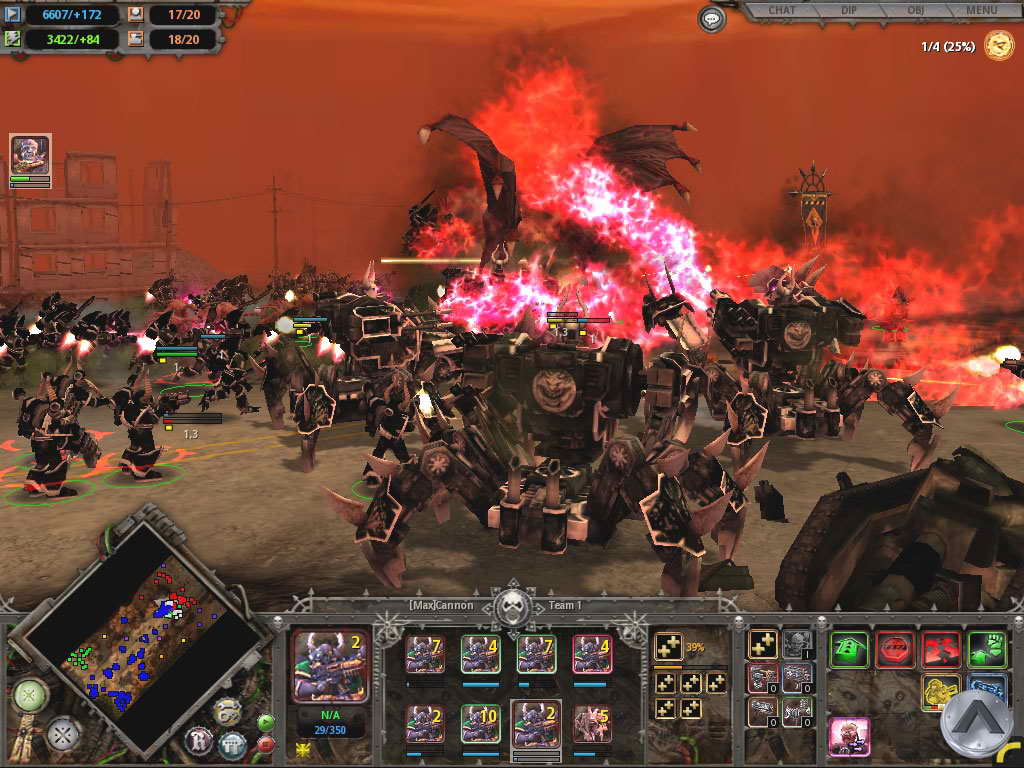Activate the green move command icon
This screenshot has height=768, width=1024.
[x=848, y=649]
